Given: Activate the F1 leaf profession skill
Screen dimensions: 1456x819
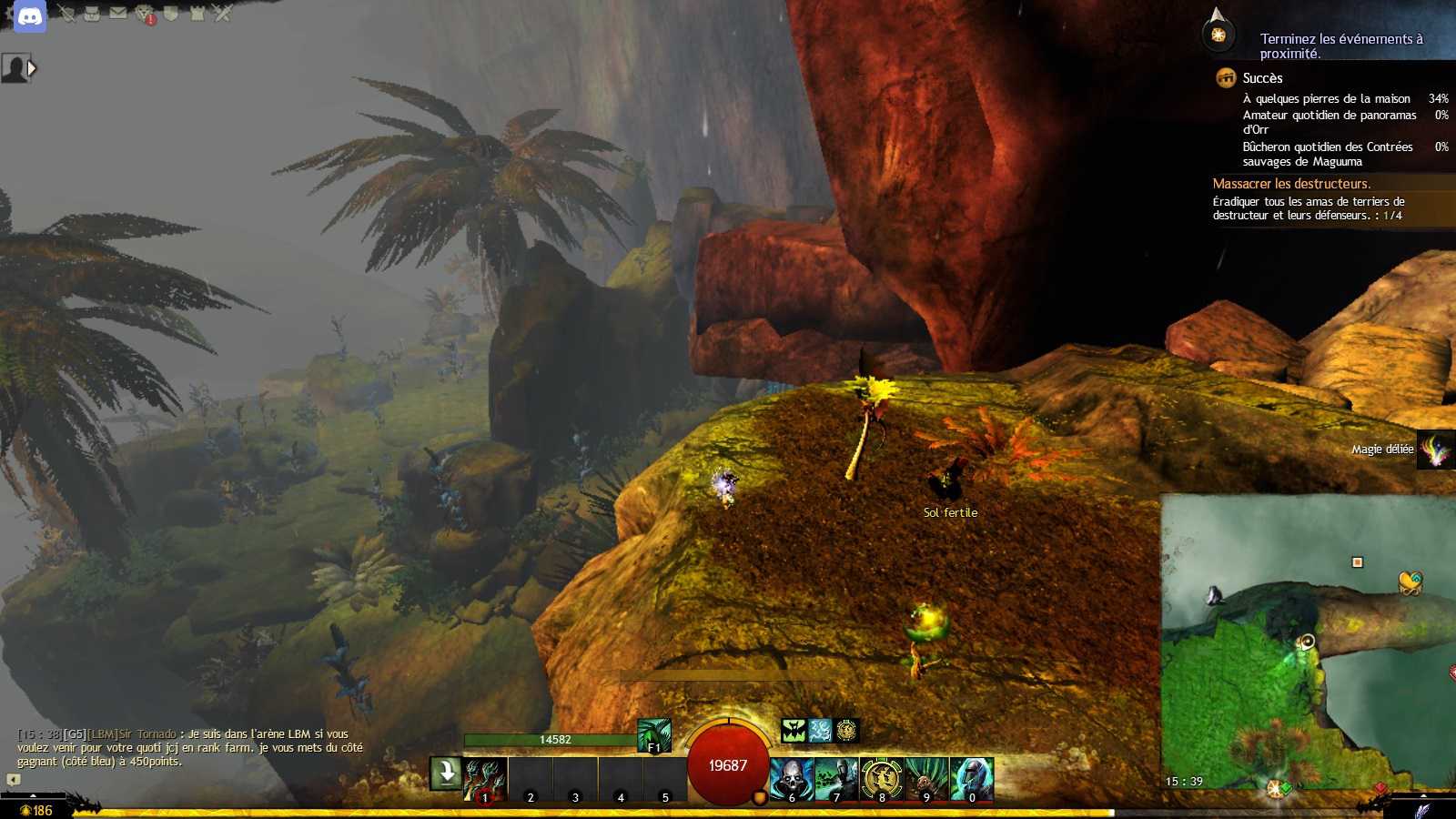Looking at the screenshot, I should pyautogui.click(x=653, y=735).
